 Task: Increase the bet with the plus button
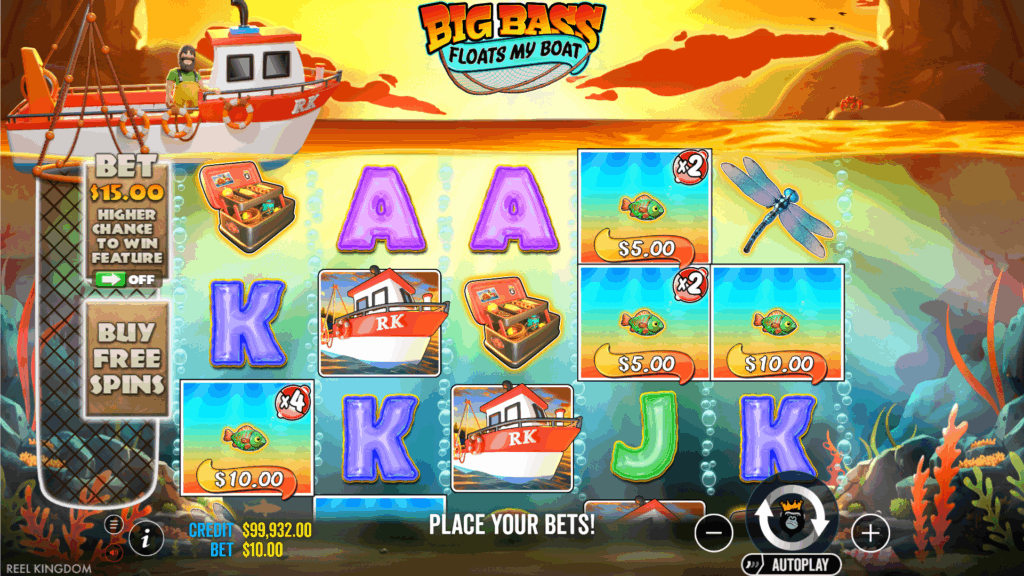point(871,533)
